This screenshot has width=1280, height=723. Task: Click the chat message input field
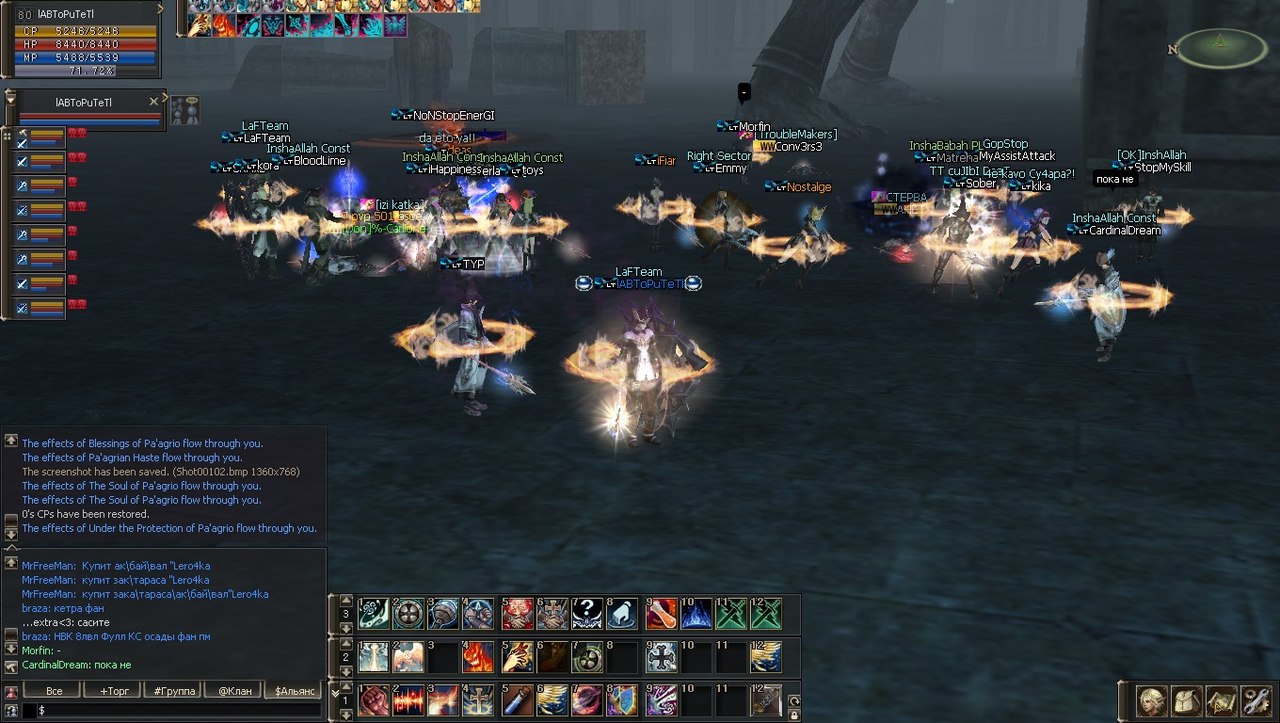[170, 709]
